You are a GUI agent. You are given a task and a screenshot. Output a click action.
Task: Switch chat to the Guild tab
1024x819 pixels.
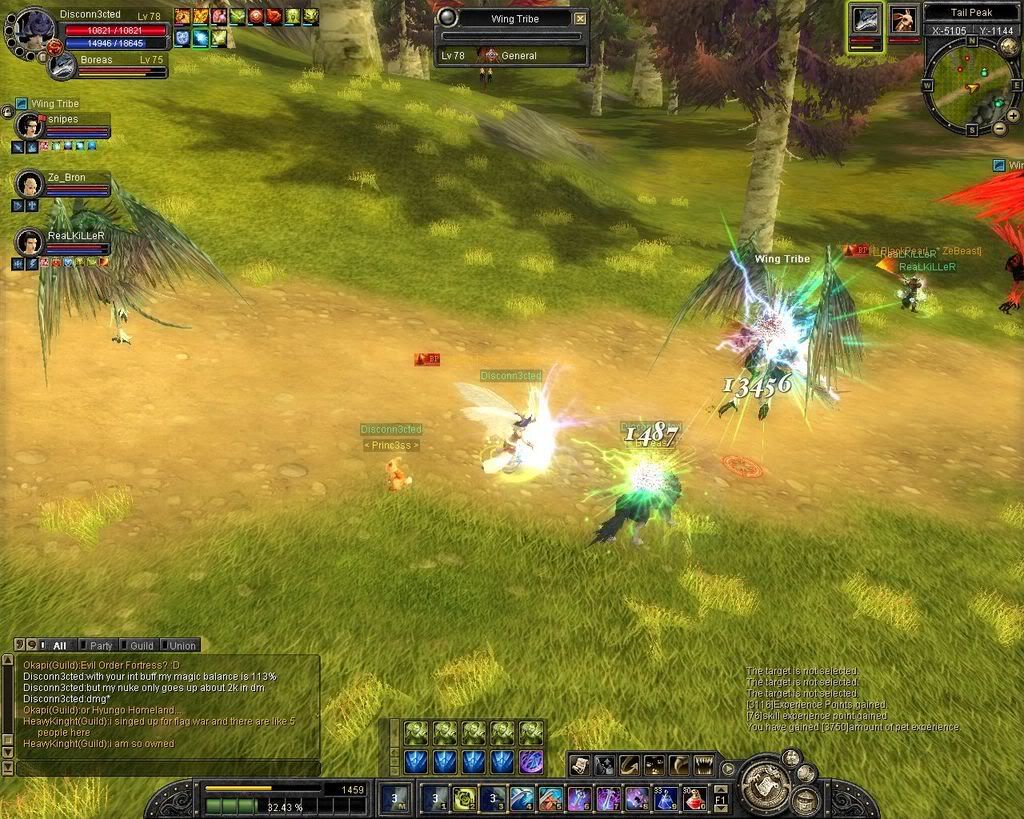click(x=141, y=646)
